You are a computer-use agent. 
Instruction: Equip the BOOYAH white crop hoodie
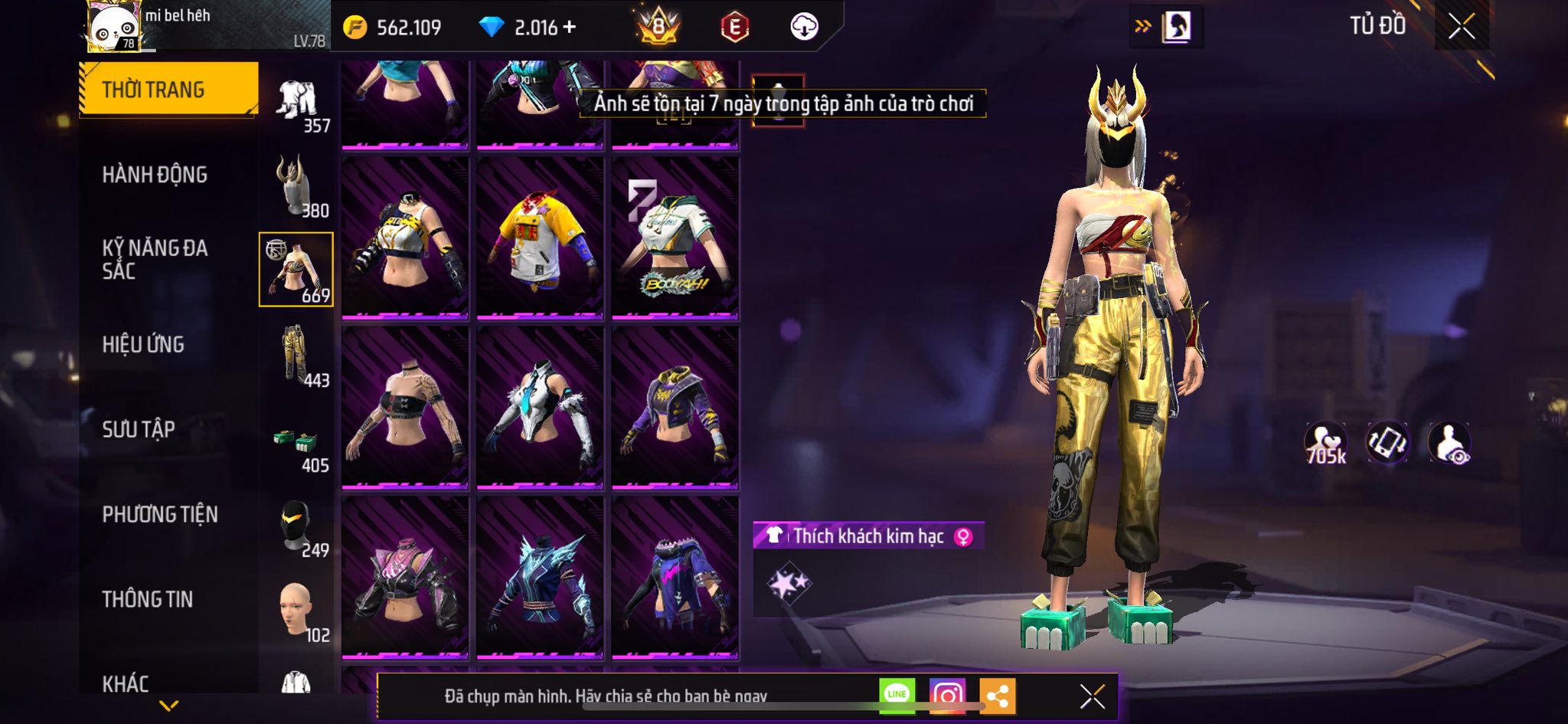[x=675, y=238]
